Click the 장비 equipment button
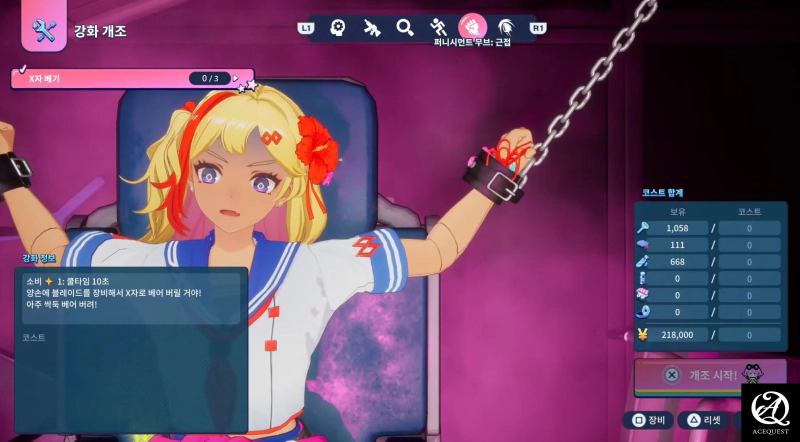The width and height of the screenshot is (800, 442). tap(648, 421)
